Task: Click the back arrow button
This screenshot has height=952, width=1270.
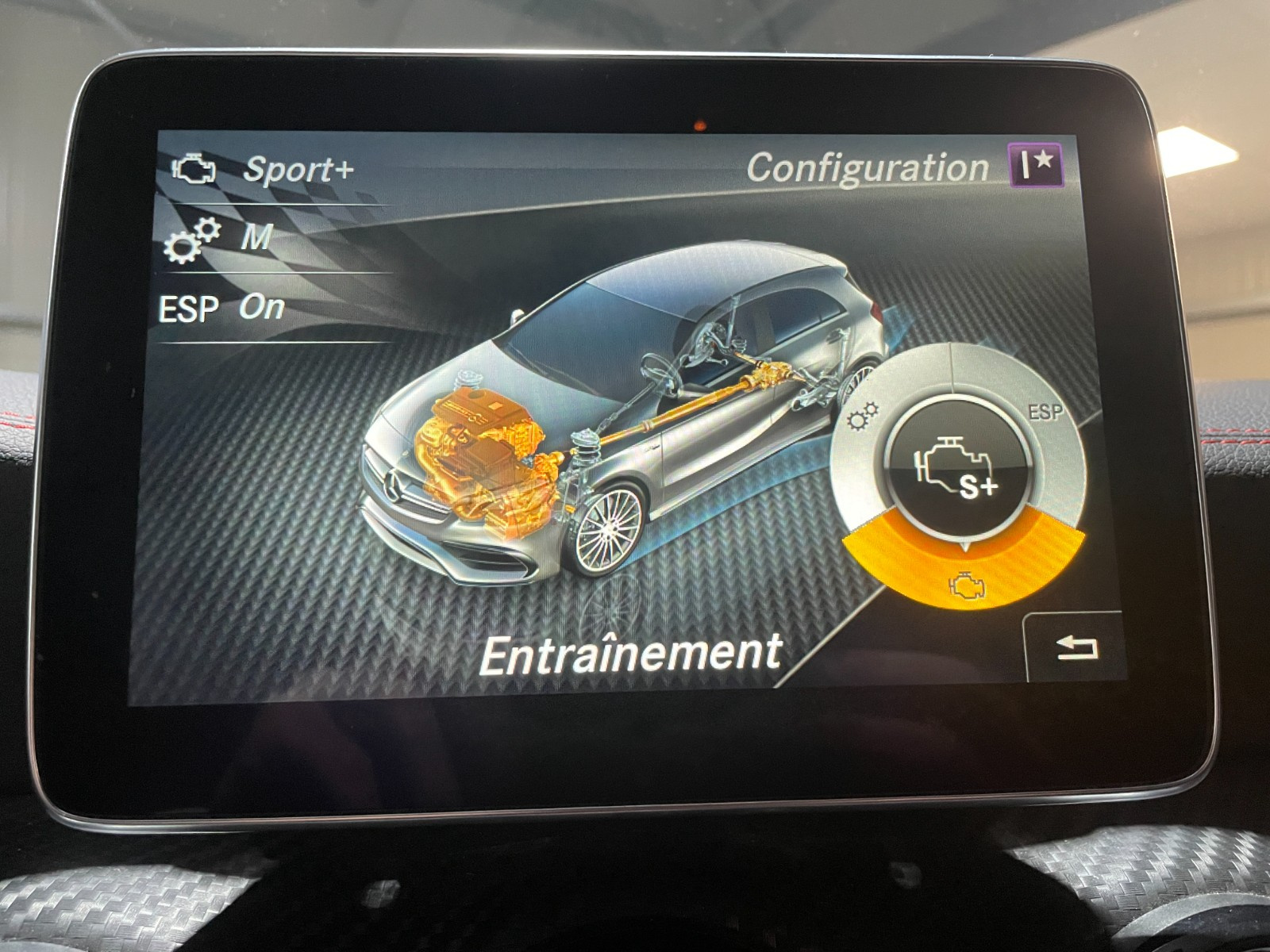Action: point(1076,648)
